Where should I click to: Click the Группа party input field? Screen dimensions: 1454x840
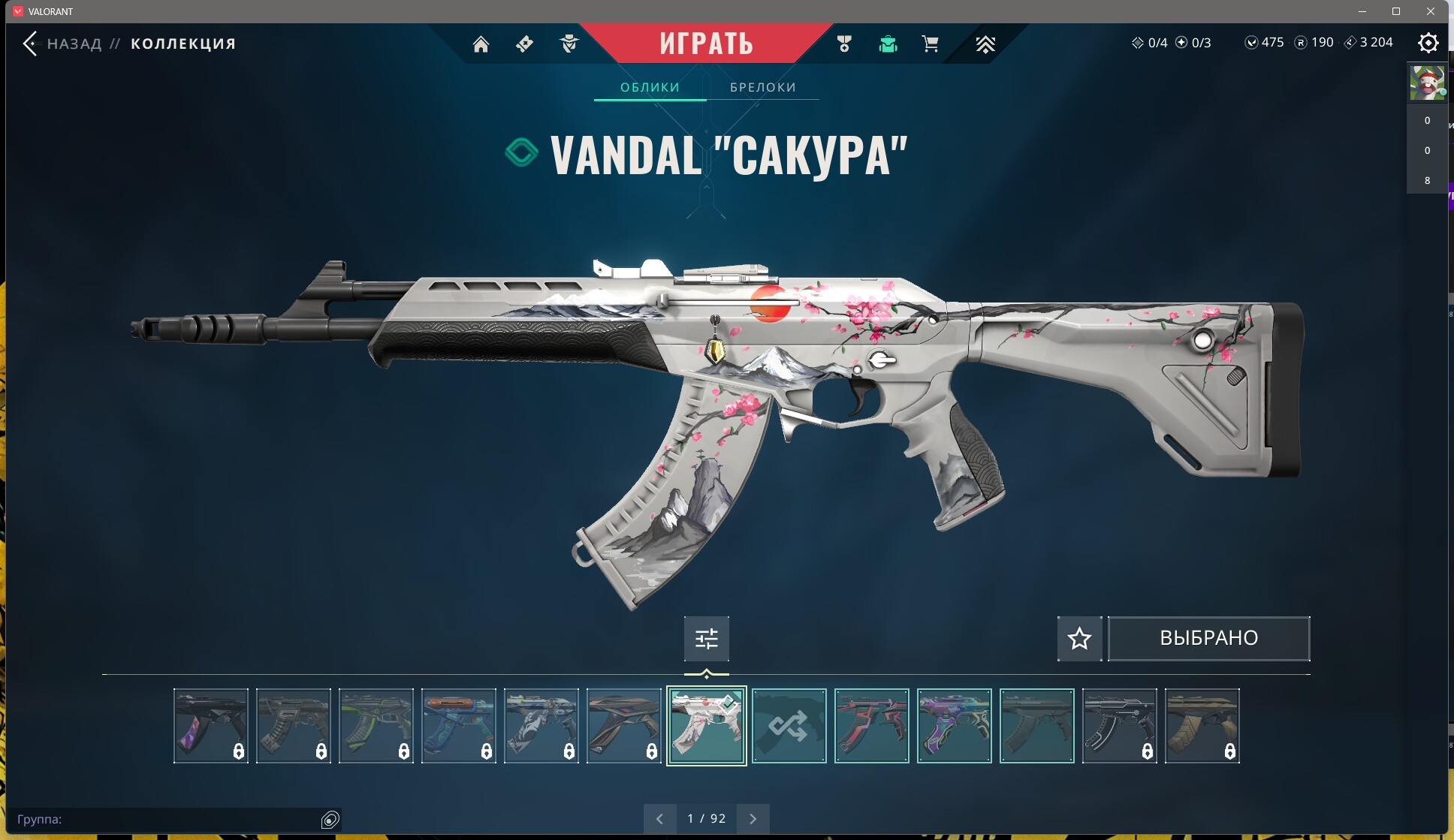pyautogui.click(x=165, y=819)
